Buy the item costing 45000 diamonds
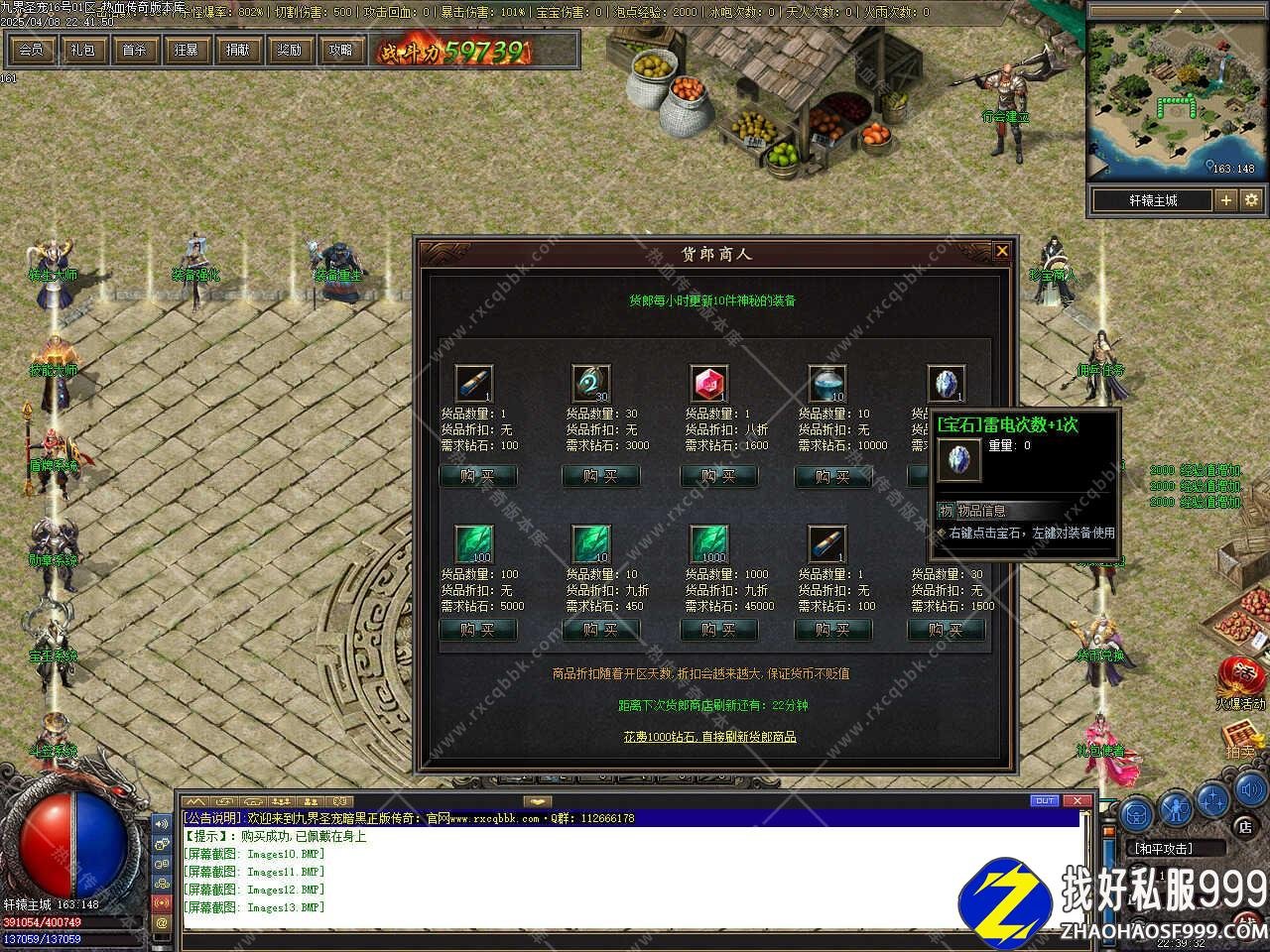Image resolution: width=1270 pixels, height=952 pixels. (x=716, y=629)
